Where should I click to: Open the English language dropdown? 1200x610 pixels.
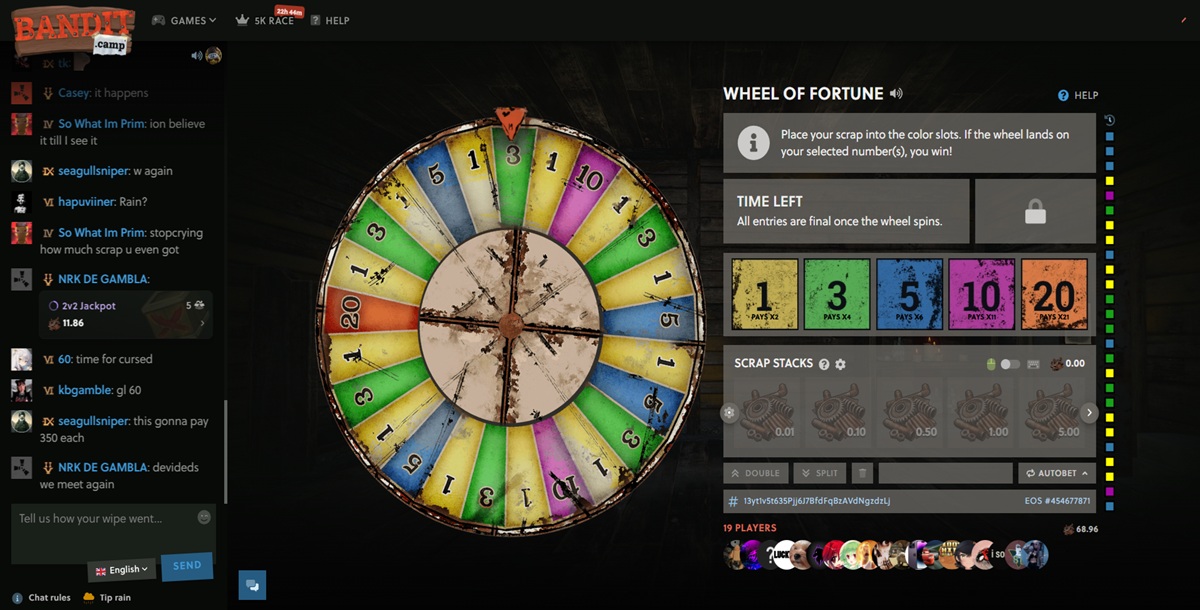[122, 570]
